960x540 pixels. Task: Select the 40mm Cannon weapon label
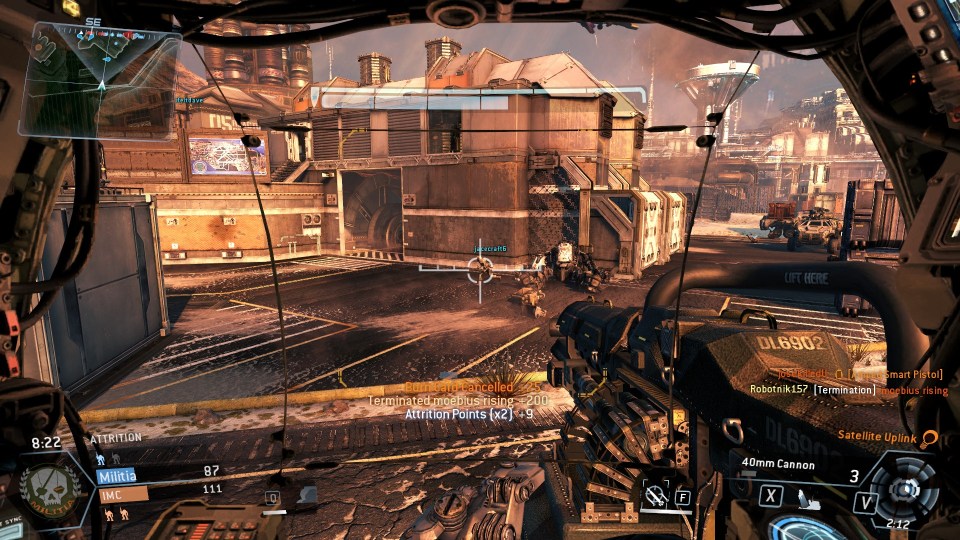(778, 464)
